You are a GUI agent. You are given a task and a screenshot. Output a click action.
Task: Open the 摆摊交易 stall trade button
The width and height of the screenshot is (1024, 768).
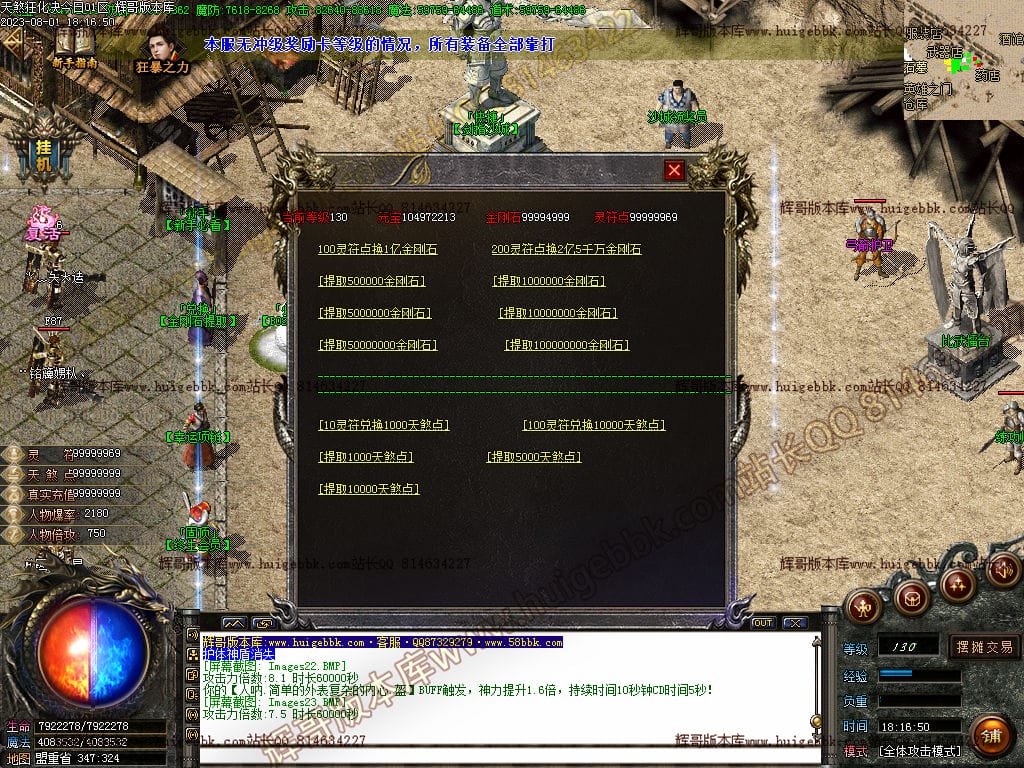(x=984, y=647)
